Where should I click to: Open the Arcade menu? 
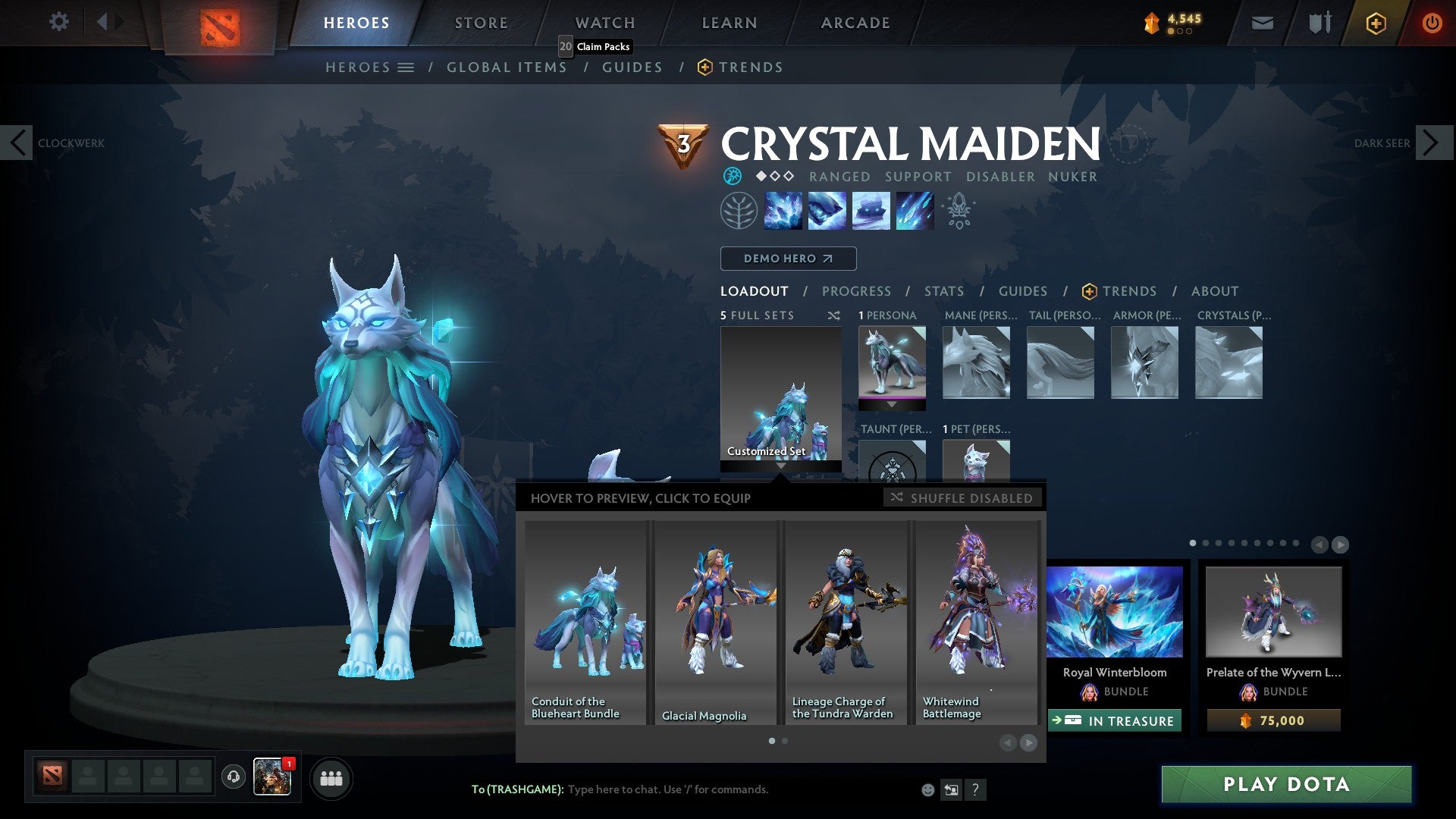(x=855, y=22)
